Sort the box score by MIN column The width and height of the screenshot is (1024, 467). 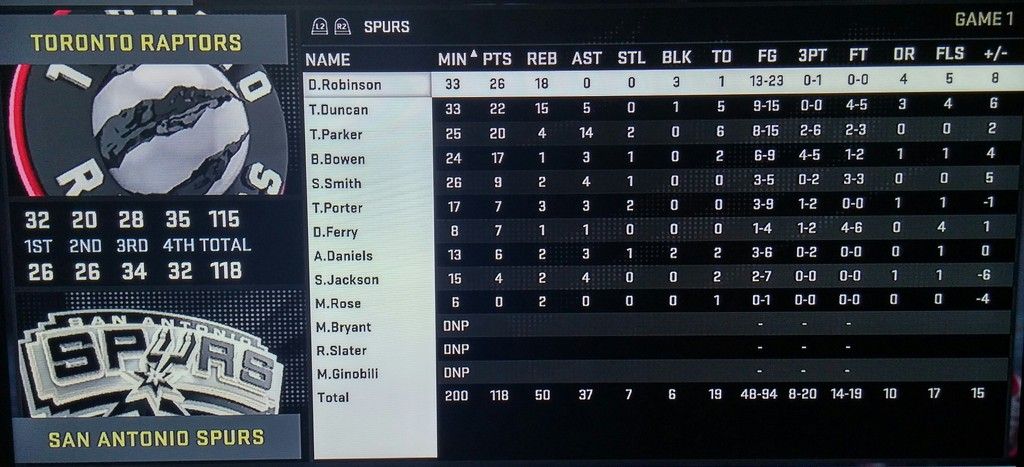[x=453, y=59]
